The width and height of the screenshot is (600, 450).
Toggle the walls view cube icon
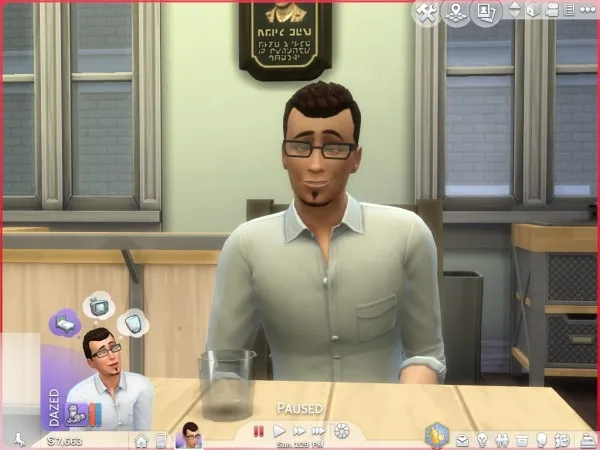535,11
